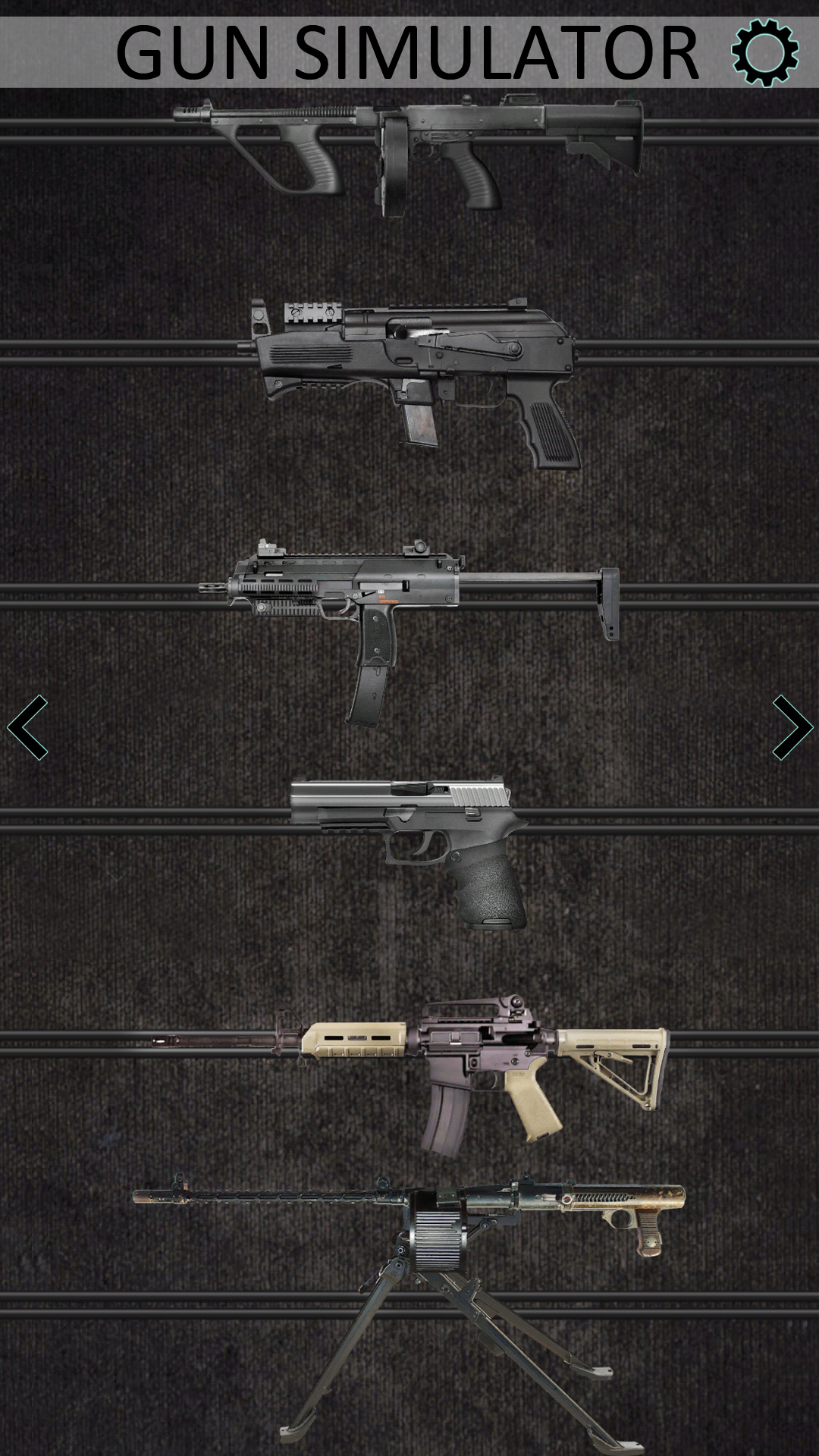This screenshot has height=1456, width=819.
Task: Open settings with the gear icon
Action: pos(764,52)
